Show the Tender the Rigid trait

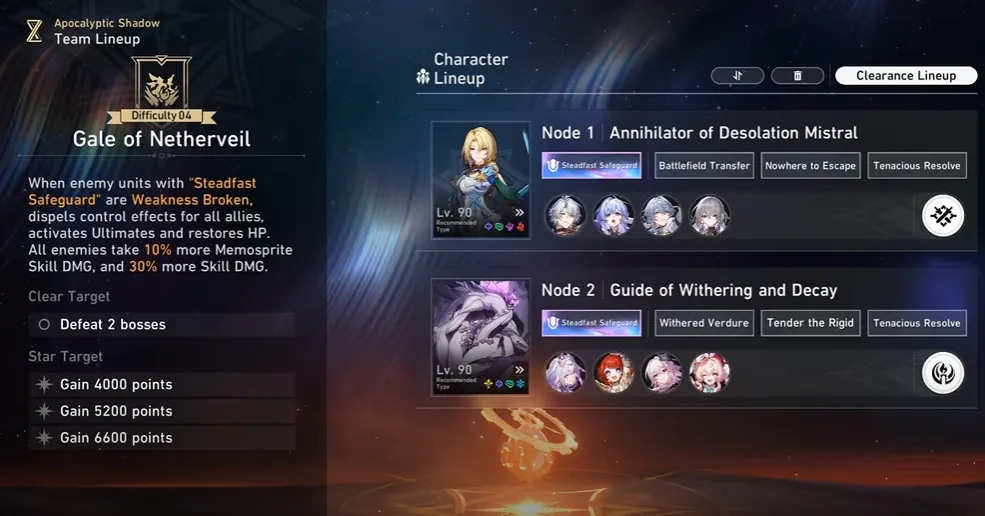coord(810,323)
